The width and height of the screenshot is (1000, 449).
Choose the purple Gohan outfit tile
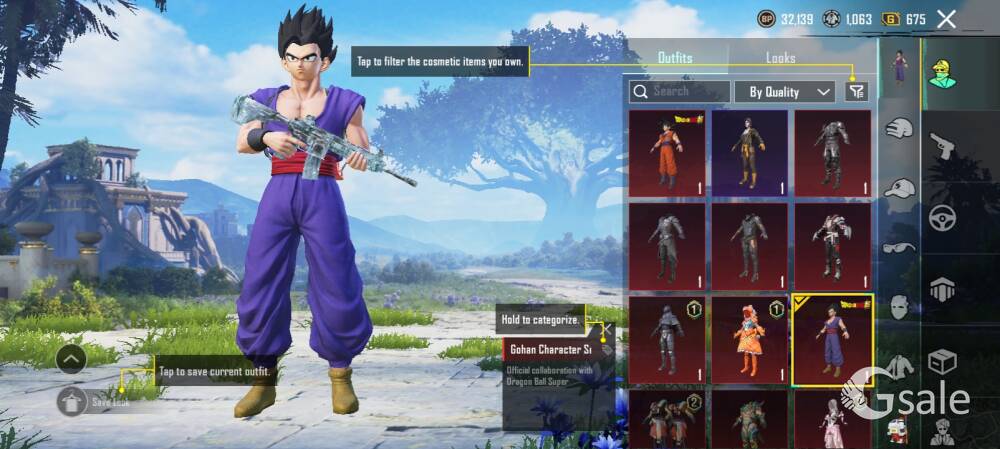coord(832,339)
